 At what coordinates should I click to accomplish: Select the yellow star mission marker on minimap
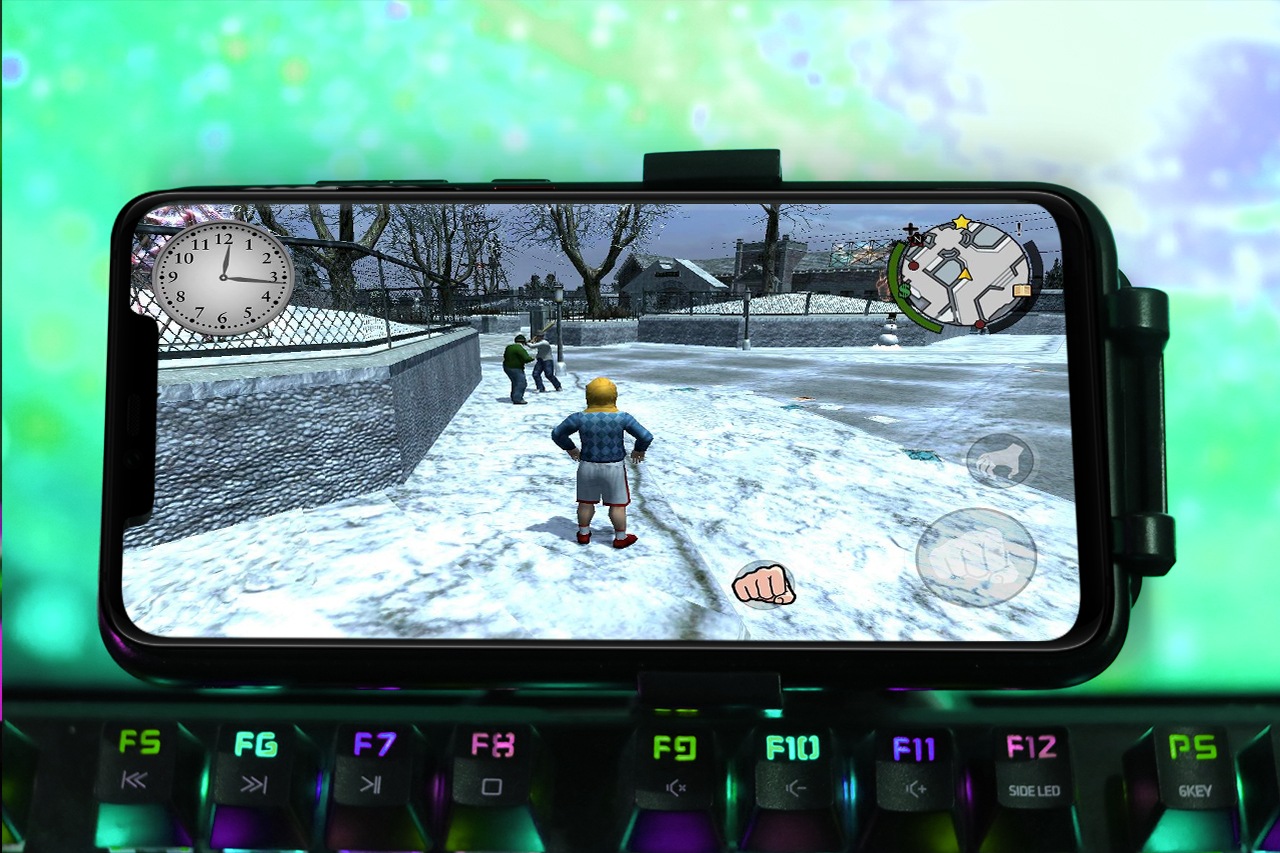[x=960, y=221]
